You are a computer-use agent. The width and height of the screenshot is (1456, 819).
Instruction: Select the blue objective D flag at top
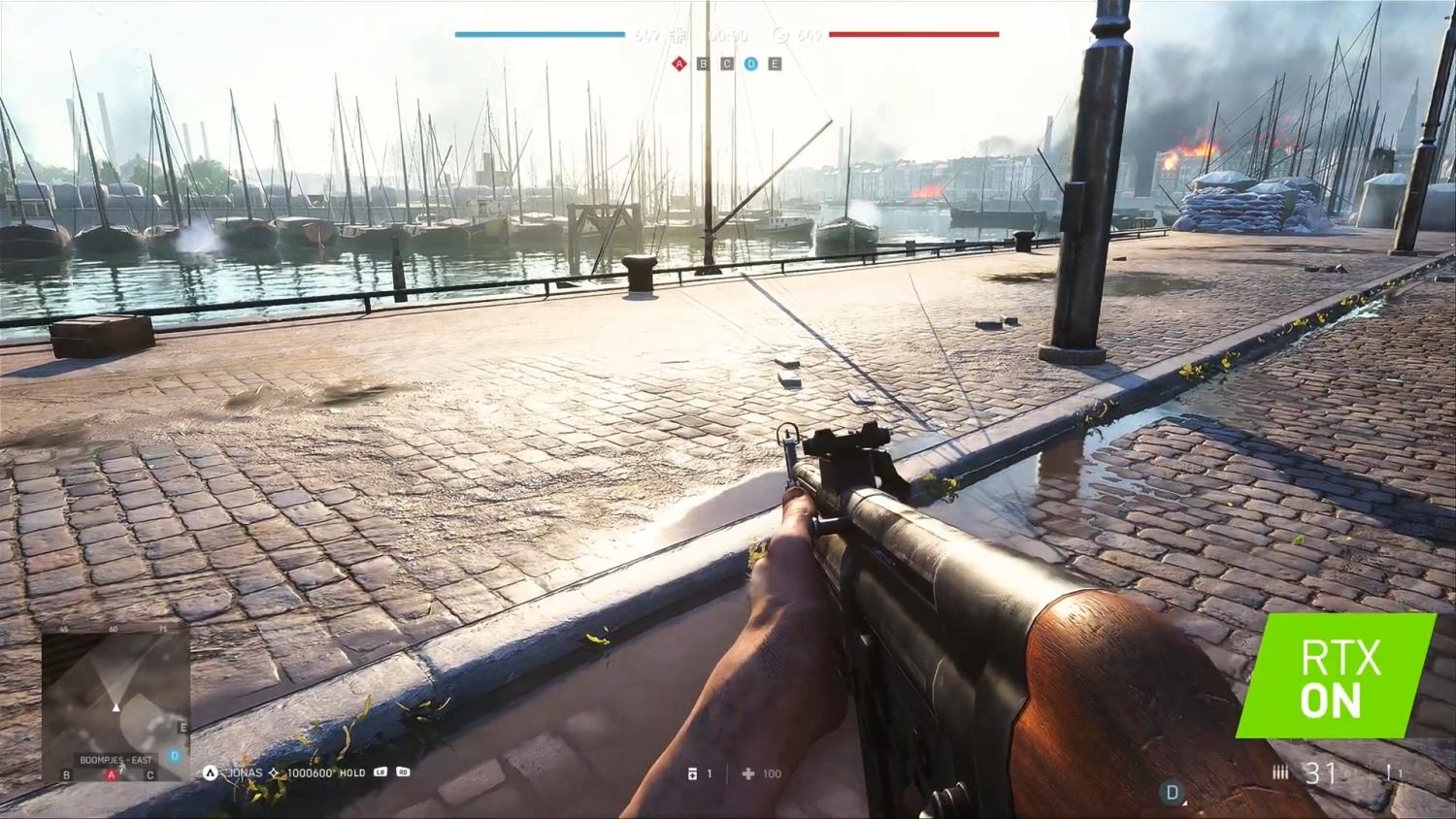point(750,64)
